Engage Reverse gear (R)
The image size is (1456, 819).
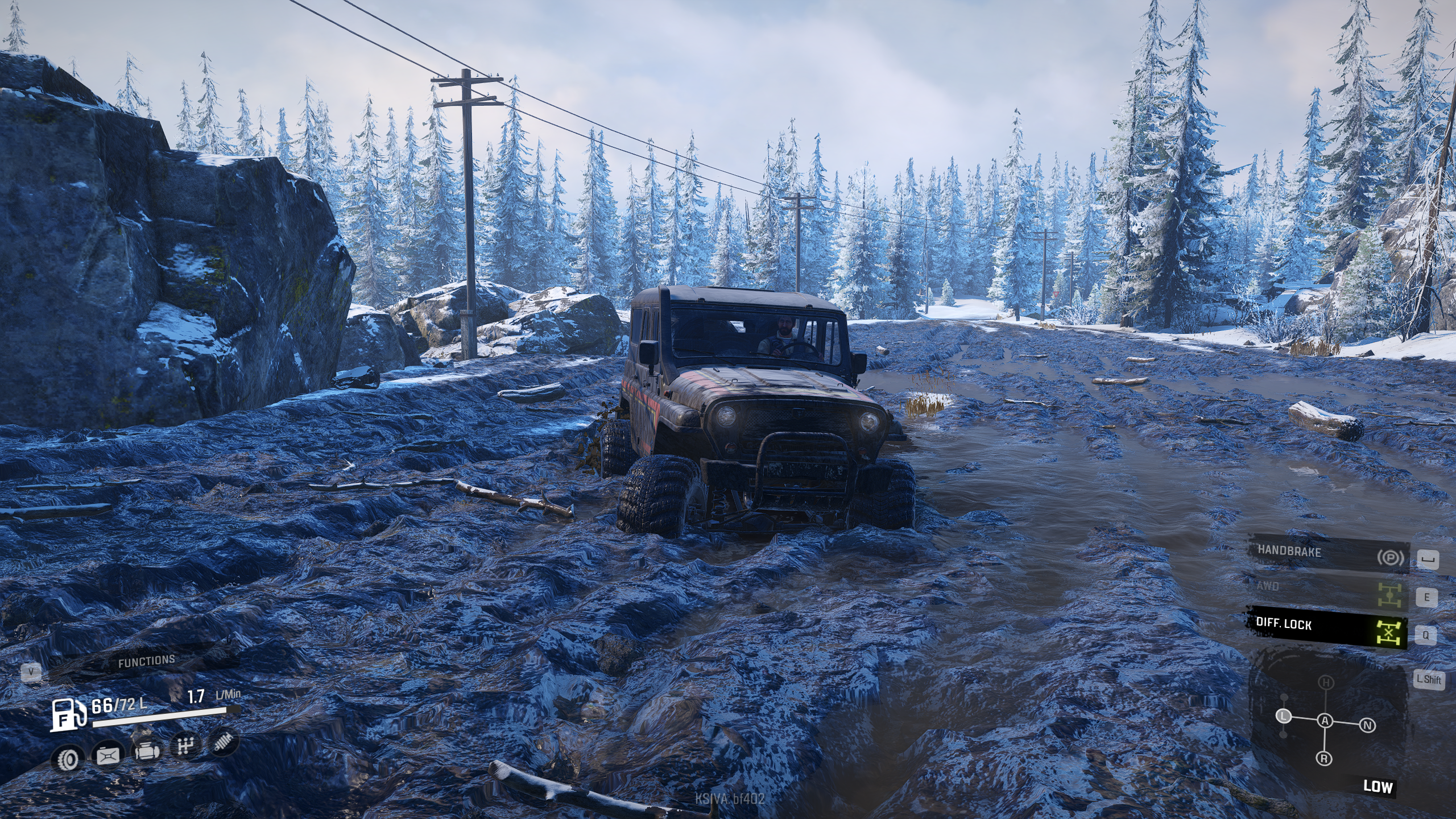pos(1324,759)
